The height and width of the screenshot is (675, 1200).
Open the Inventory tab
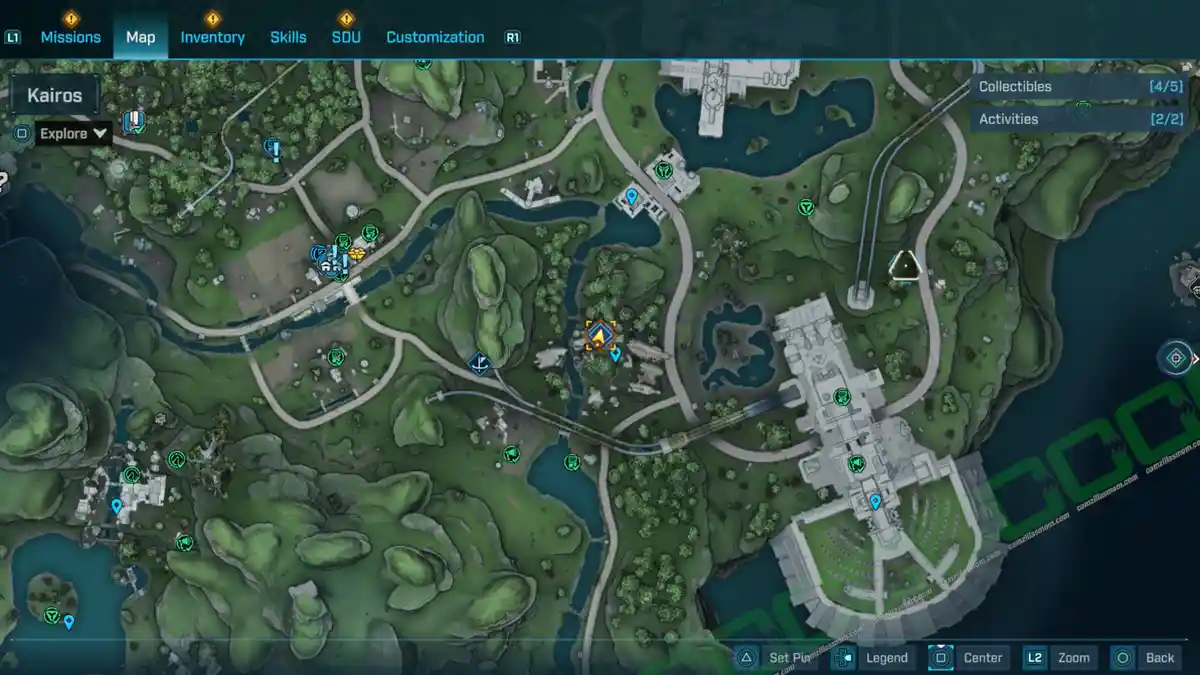212,37
